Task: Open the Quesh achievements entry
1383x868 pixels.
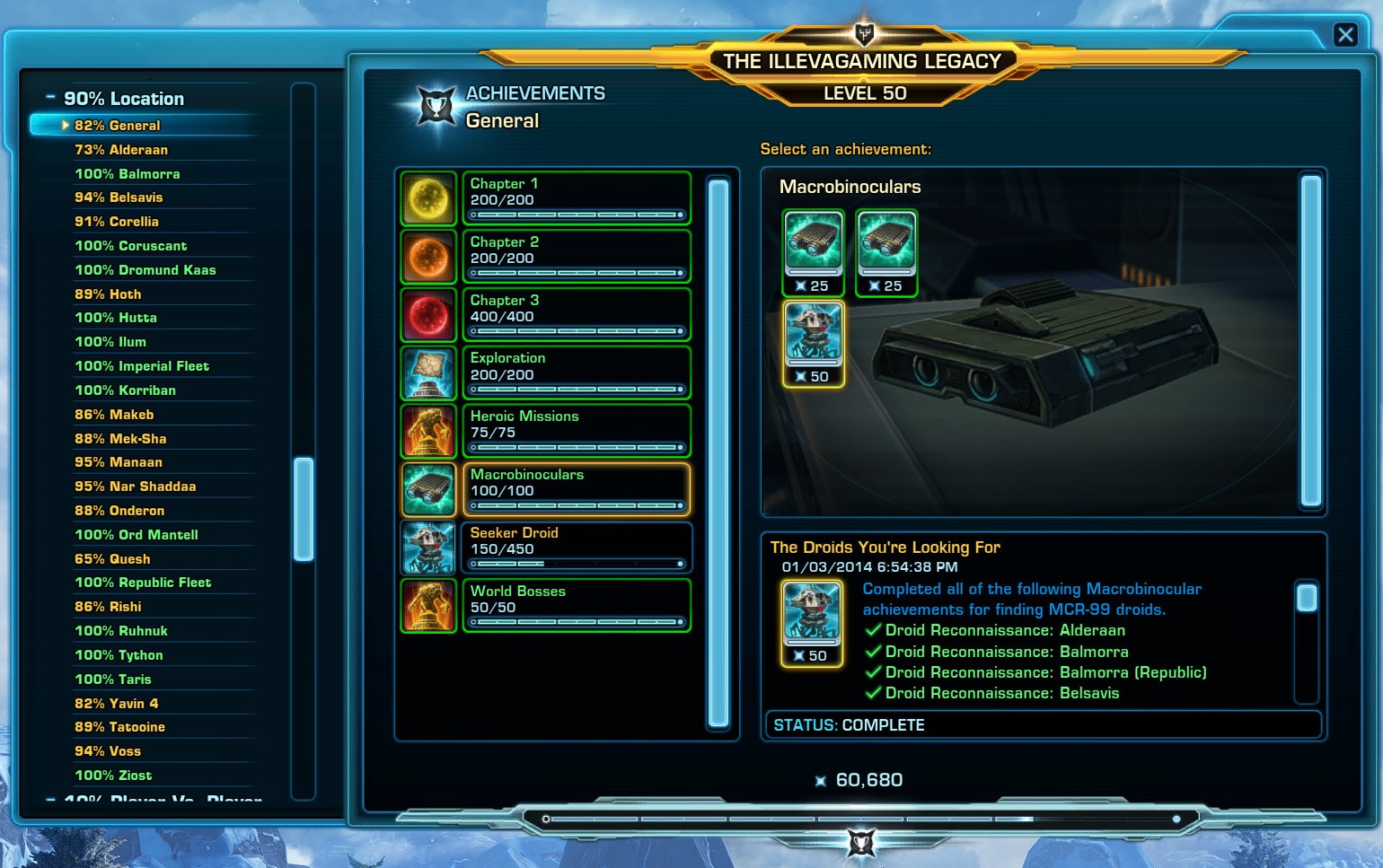Action: coord(112,559)
